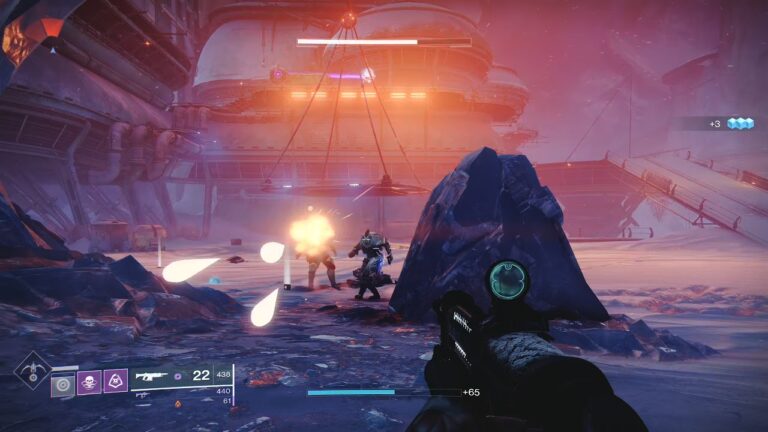Use the skull ability icon
The width and height of the screenshot is (768, 432).
click(89, 382)
